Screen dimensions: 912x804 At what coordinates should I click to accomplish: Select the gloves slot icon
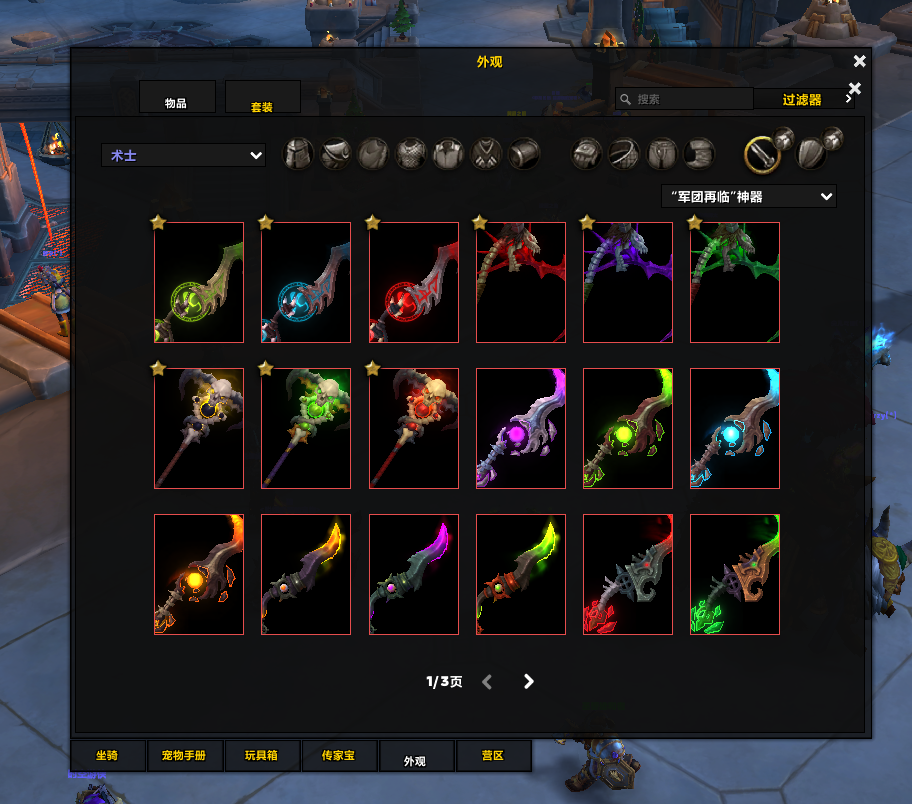(586, 154)
